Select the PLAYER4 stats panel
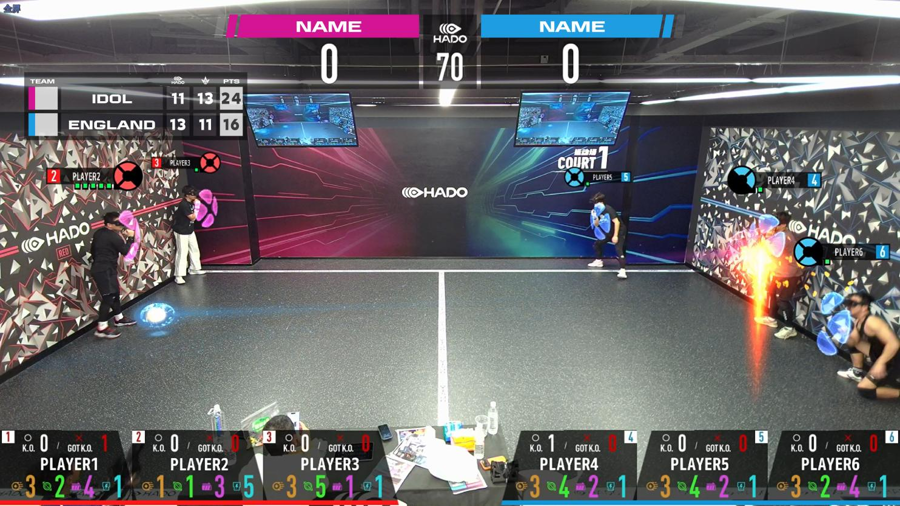 (x=570, y=466)
